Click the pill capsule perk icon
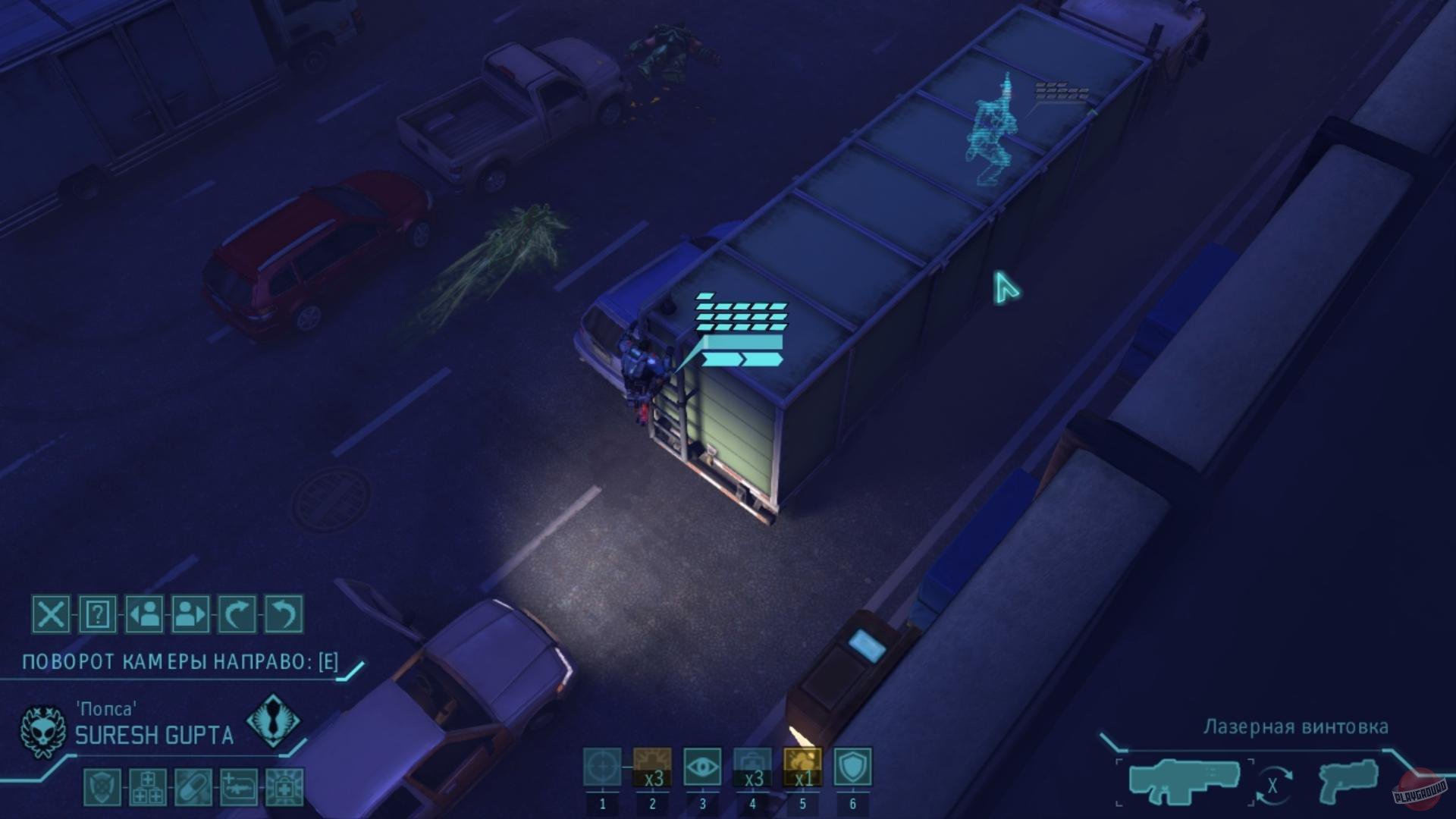1456x819 pixels. click(x=193, y=787)
